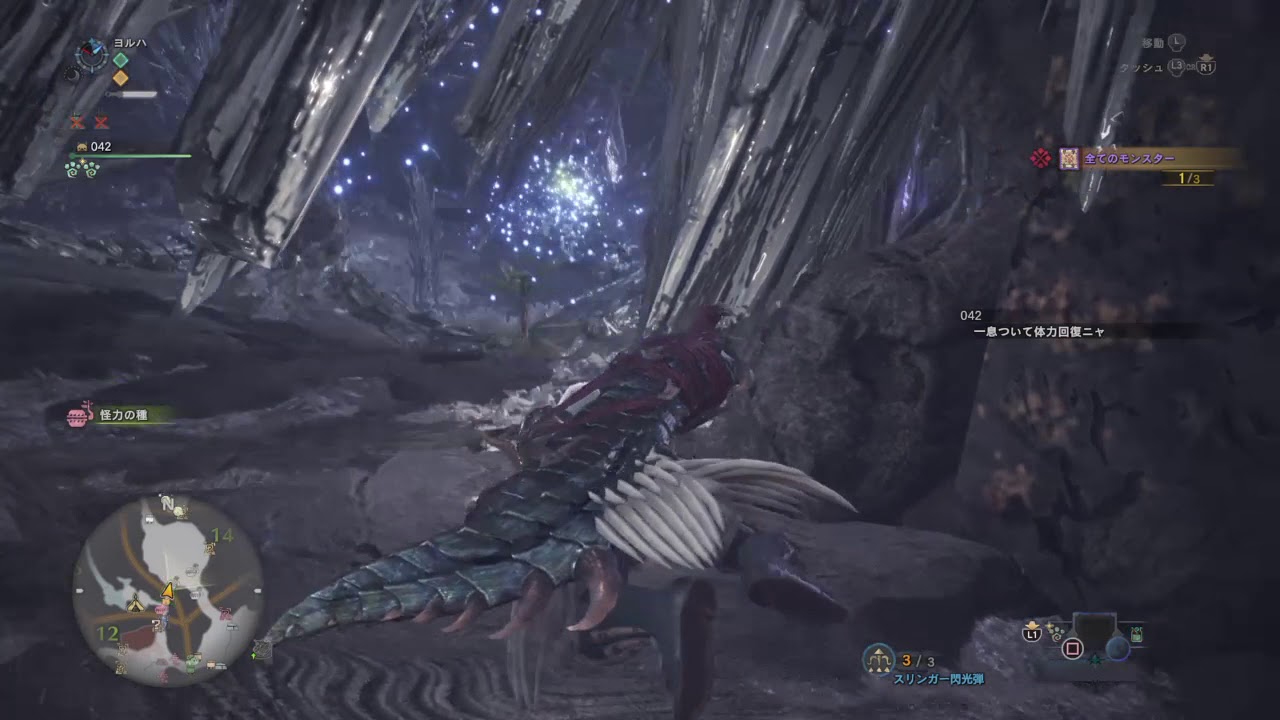Click the slinger flash pod ammo icon

878,657
